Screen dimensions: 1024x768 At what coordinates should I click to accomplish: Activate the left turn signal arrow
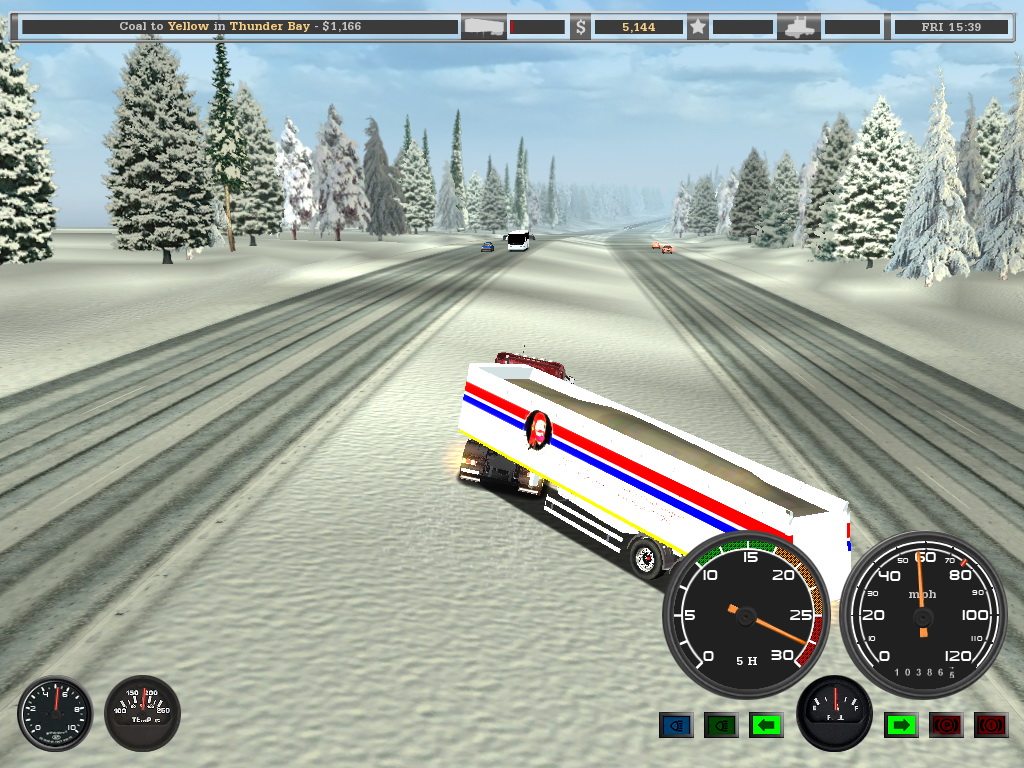[766, 725]
